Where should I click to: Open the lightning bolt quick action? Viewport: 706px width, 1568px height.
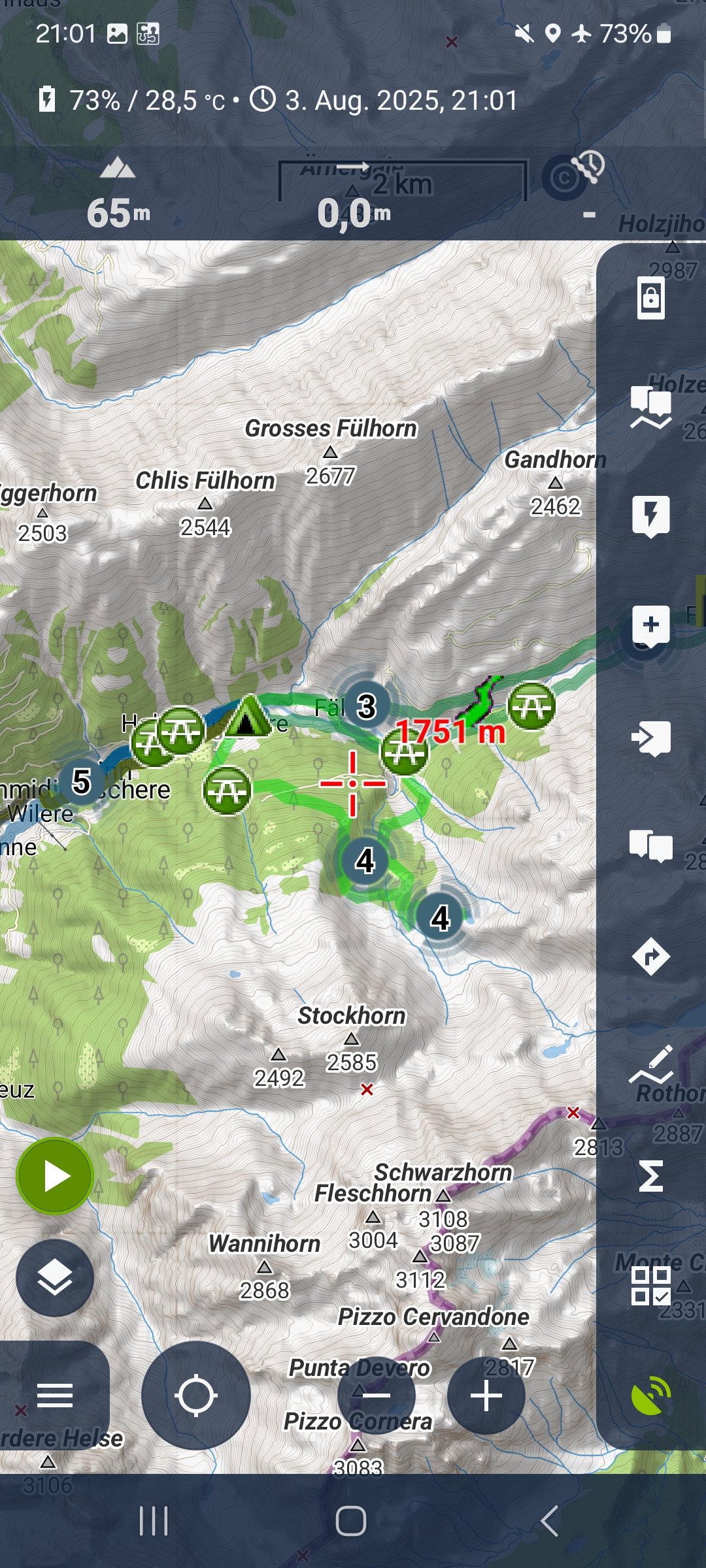(x=651, y=516)
